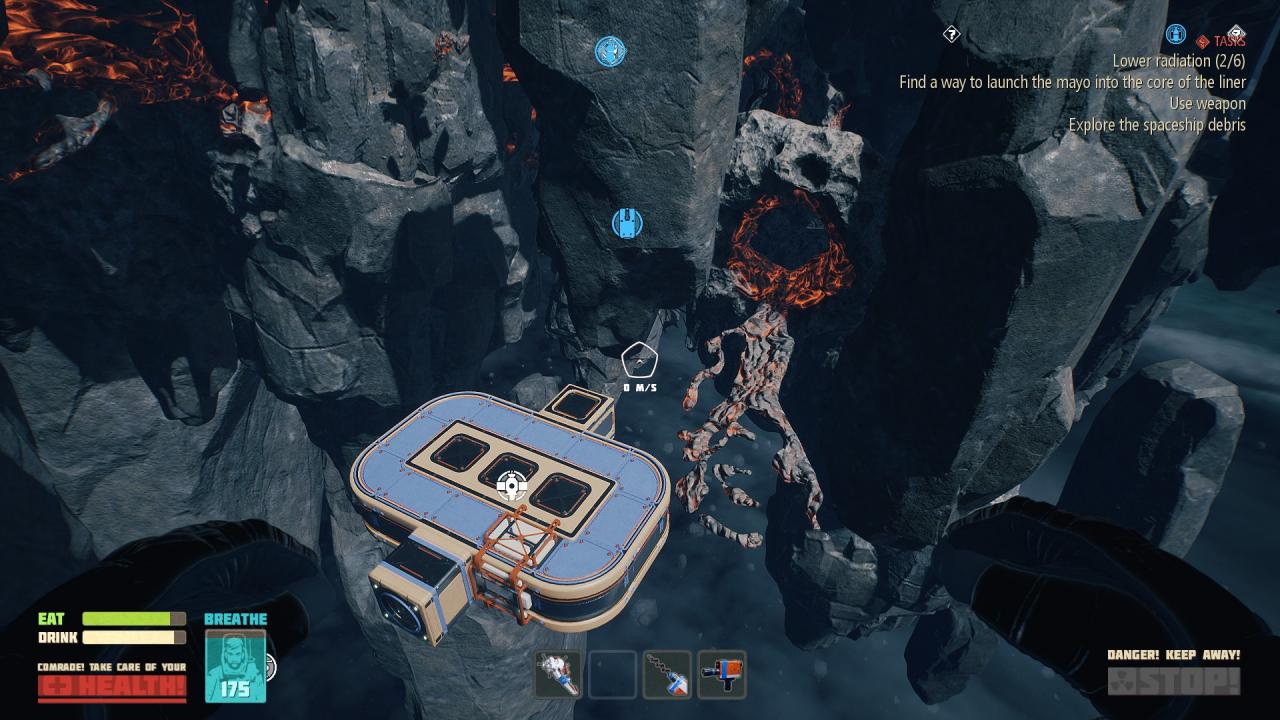Select the grappling hook tool in the hotbar
This screenshot has height=720, width=1280.
(x=667, y=675)
